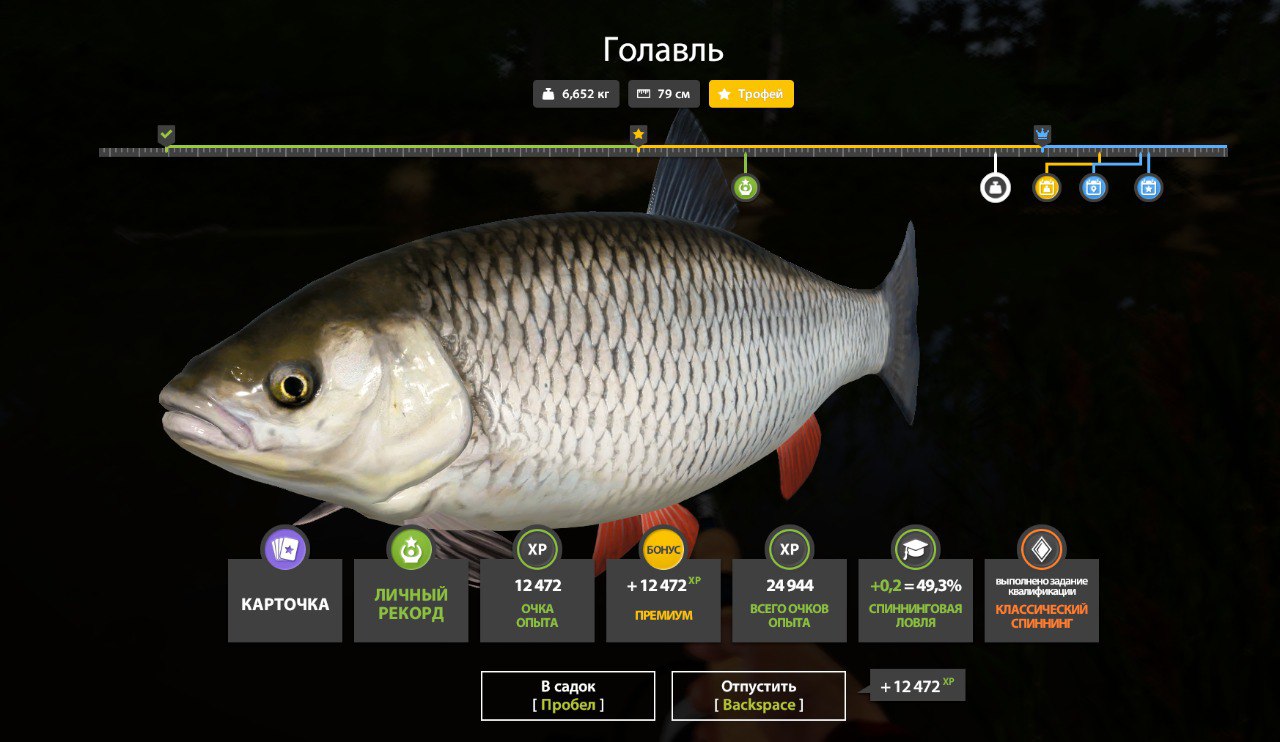Select the Спиннинговая ловля skill tile

[915, 600]
